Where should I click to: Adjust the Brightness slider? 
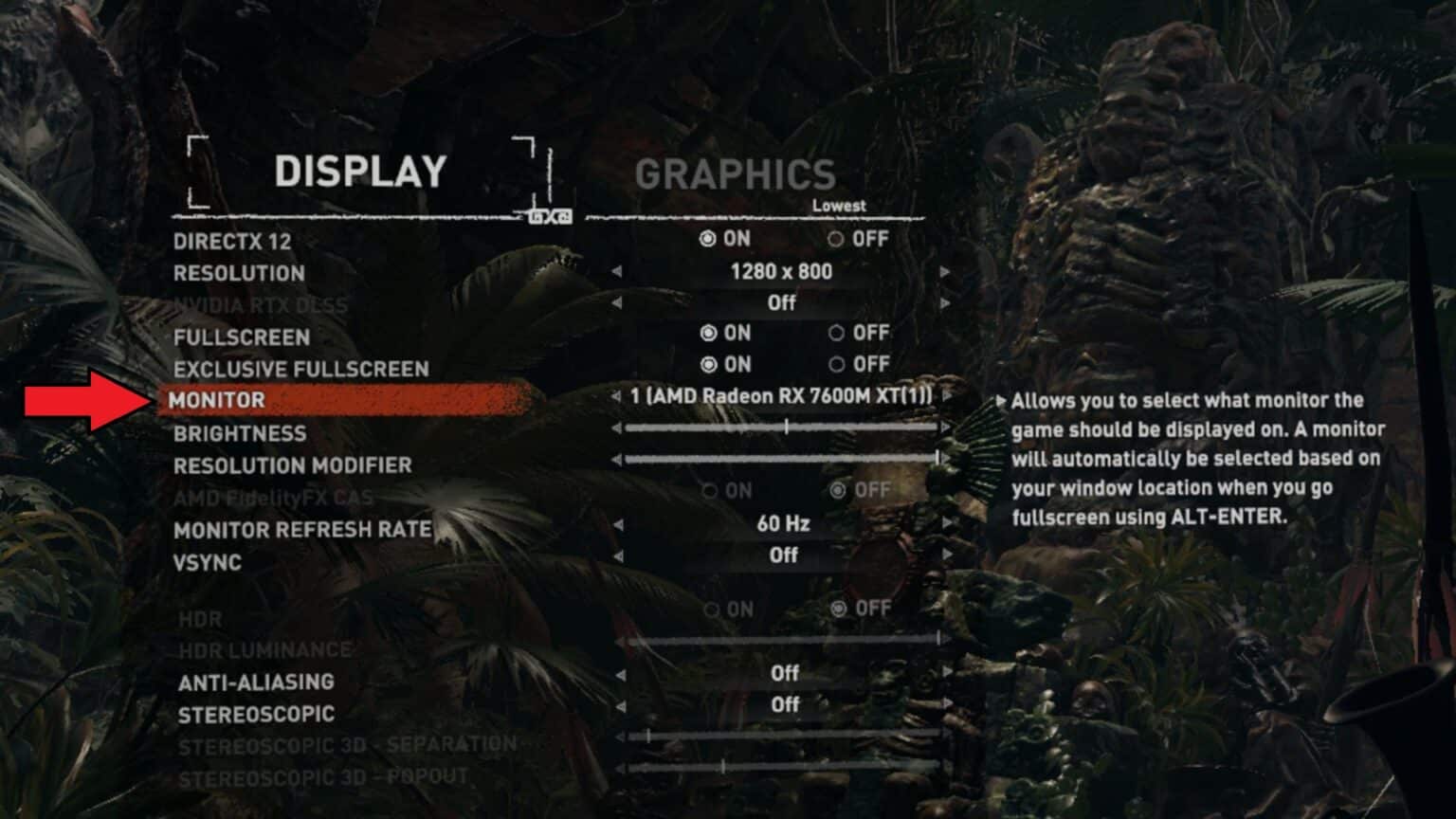[787, 428]
